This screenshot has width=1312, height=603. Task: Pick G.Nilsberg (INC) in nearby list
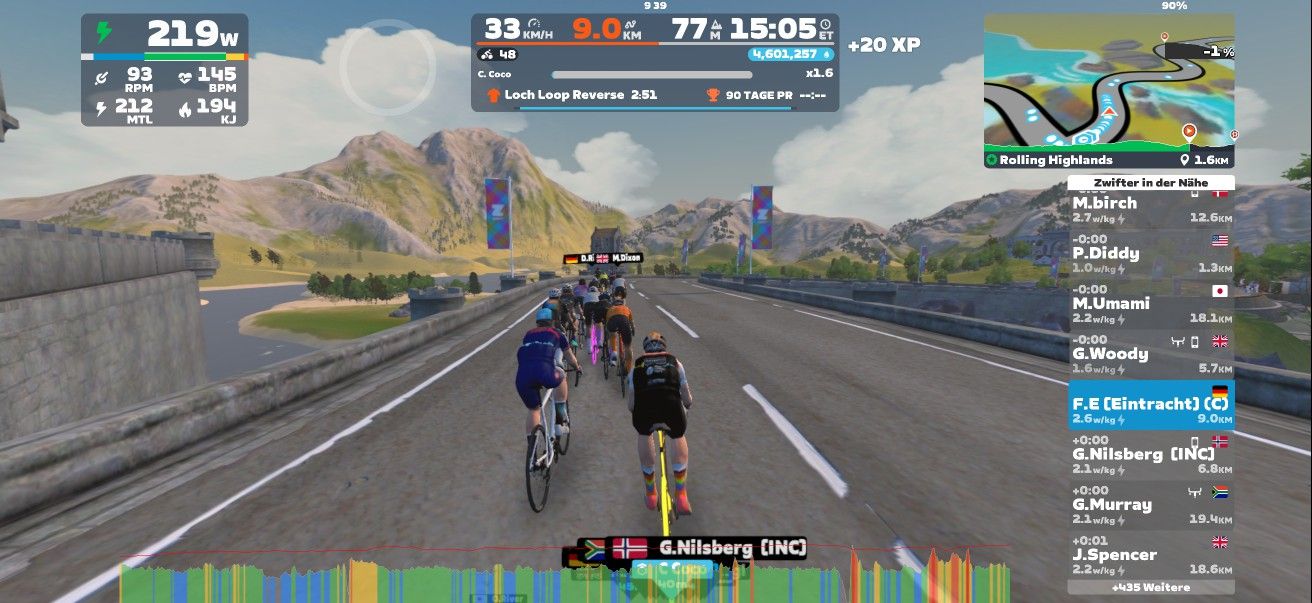tap(1150, 455)
